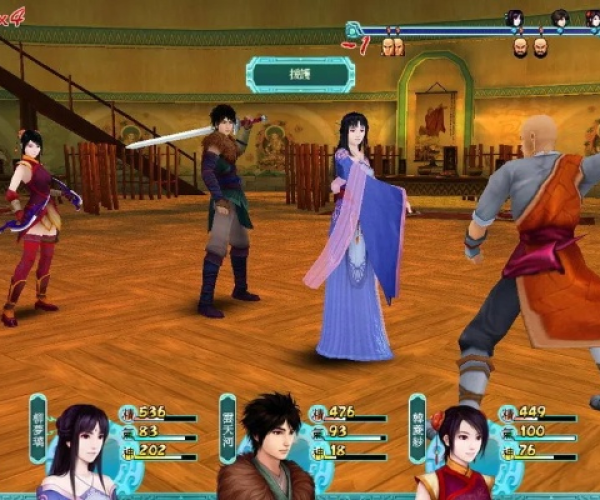This screenshot has height=500, width=600.
Task: Pick Han Lingsha's red-dressed portrait
Action: [457, 453]
